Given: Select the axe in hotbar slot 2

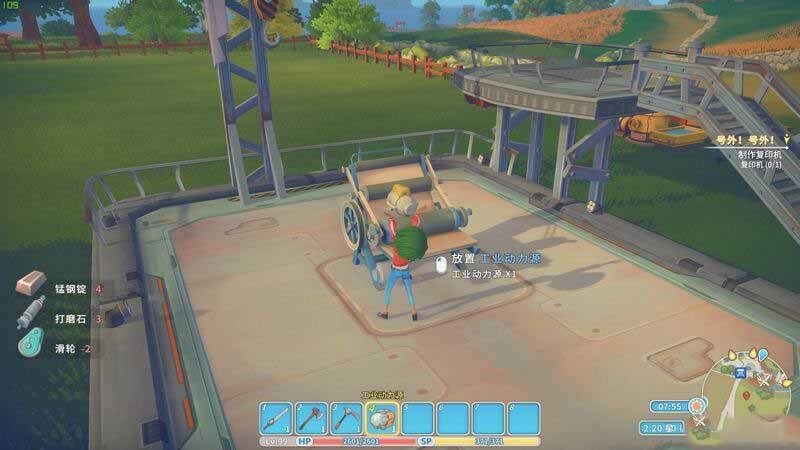Looking at the screenshot, I should (311, 418).
